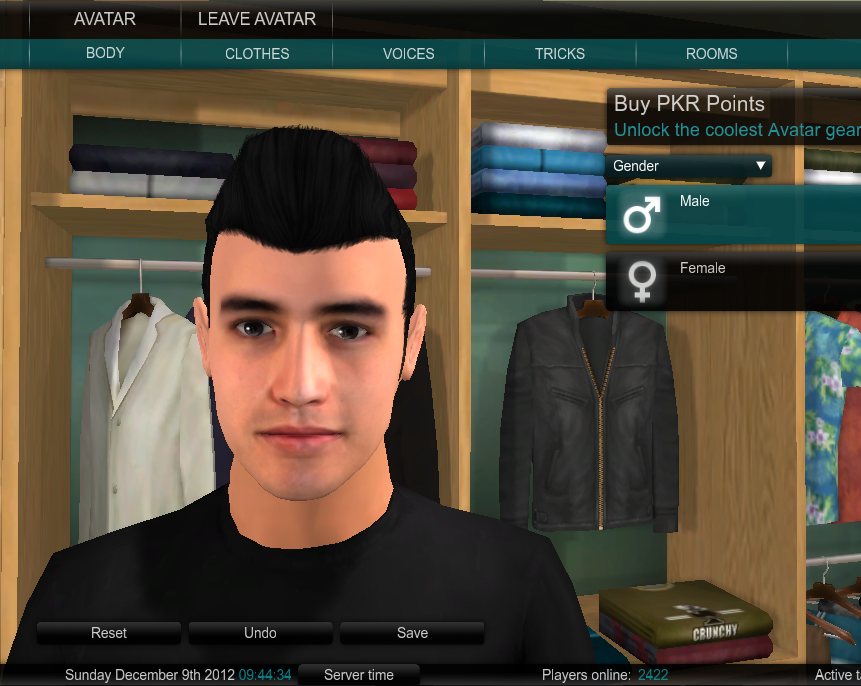
Task: Open the VOICES tab
Action: (x=408, y=54)
